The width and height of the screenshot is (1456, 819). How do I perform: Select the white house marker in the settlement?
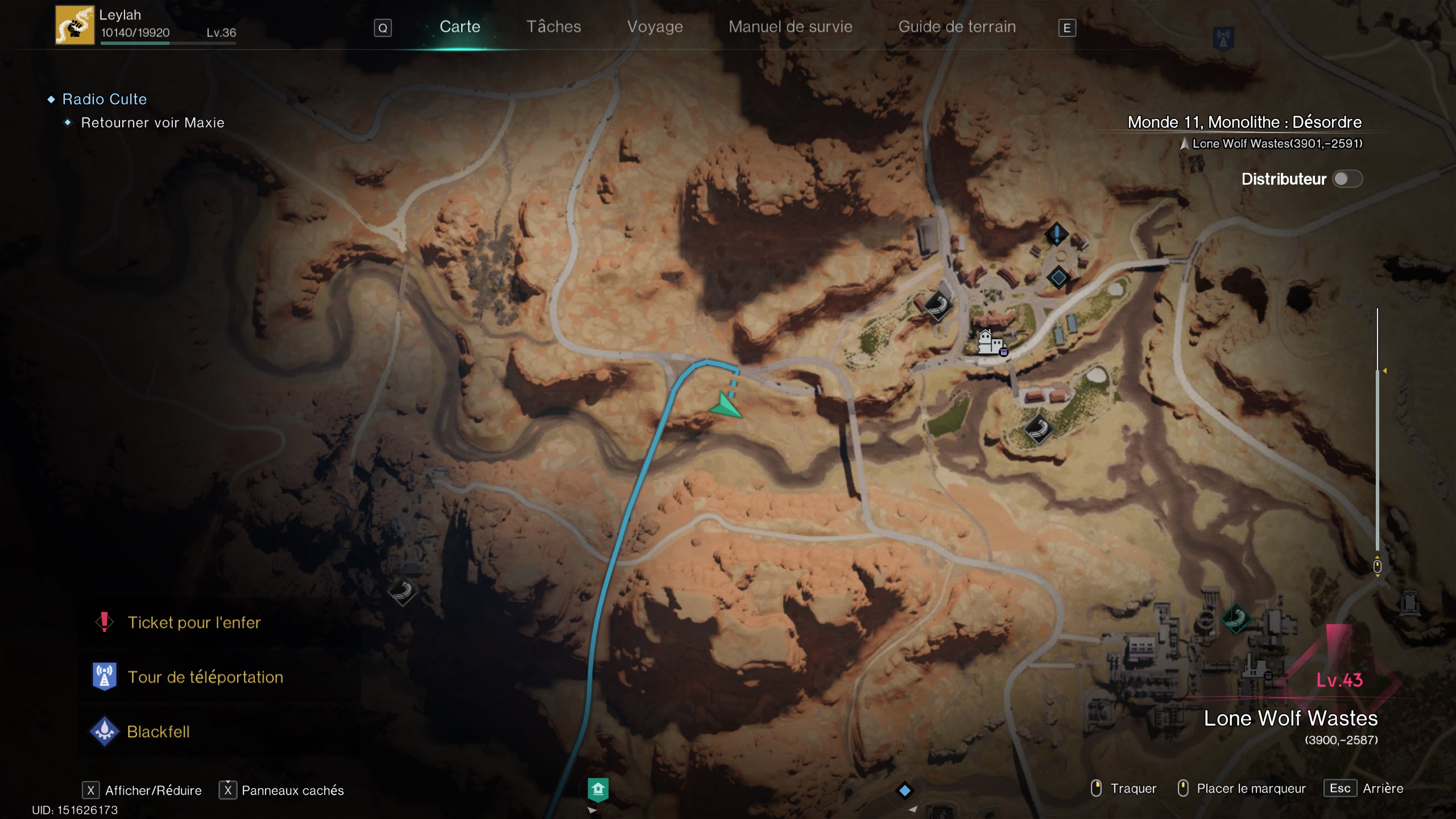pos(989,342)
